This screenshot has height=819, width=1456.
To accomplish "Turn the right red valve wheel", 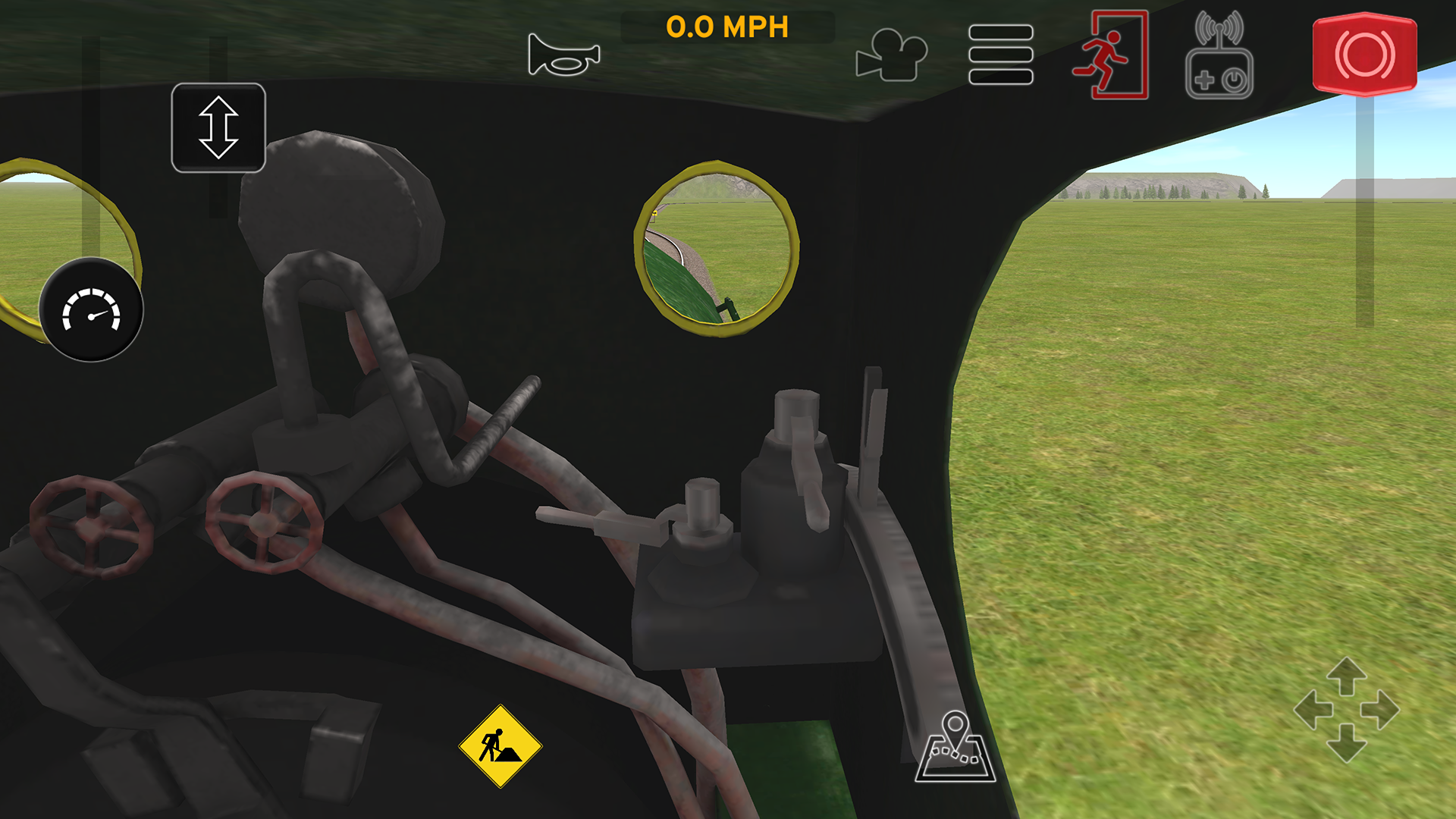I will click(263, 523).
